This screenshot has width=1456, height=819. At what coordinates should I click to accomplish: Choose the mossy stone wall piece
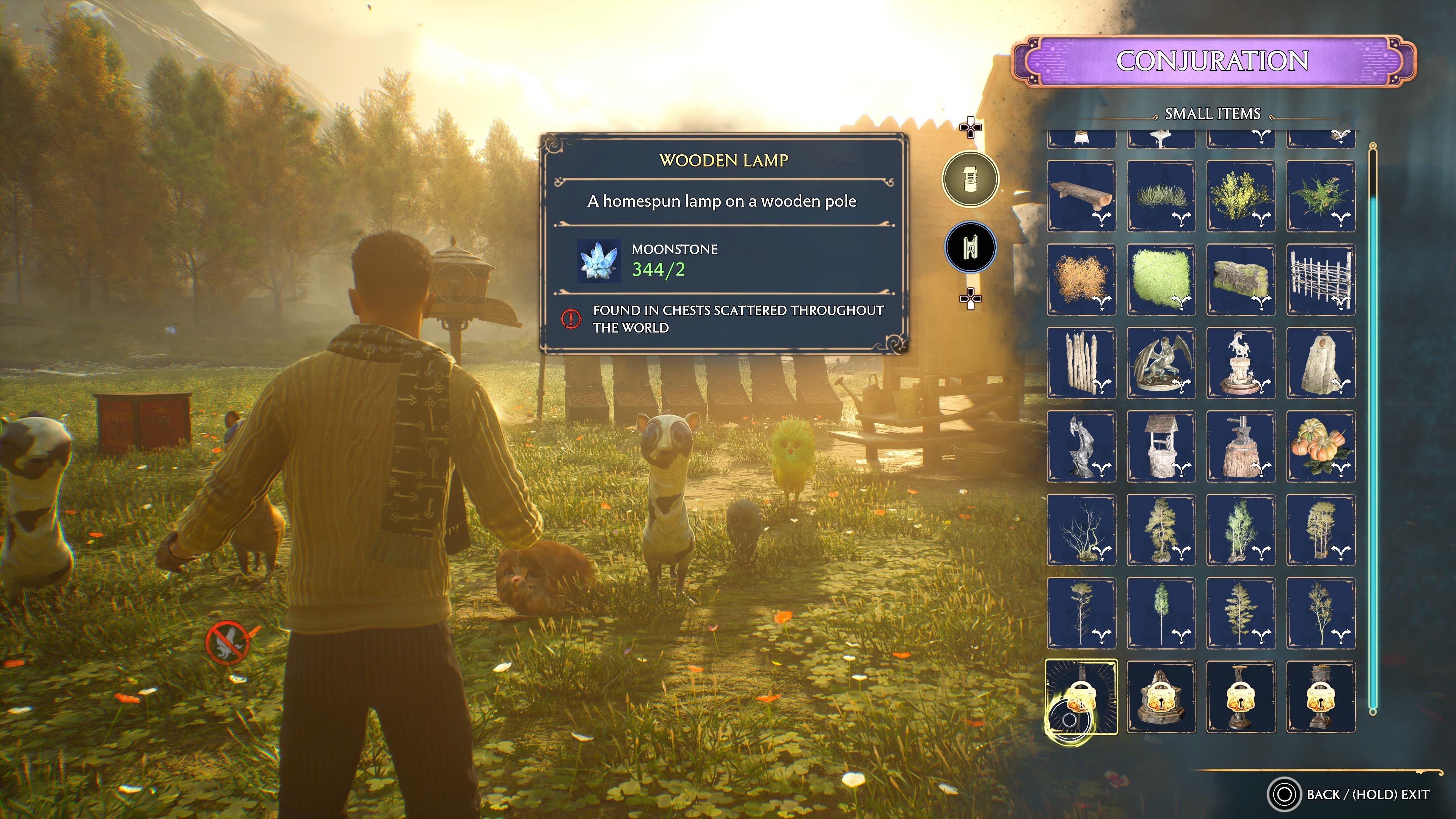click(1241, 279)
